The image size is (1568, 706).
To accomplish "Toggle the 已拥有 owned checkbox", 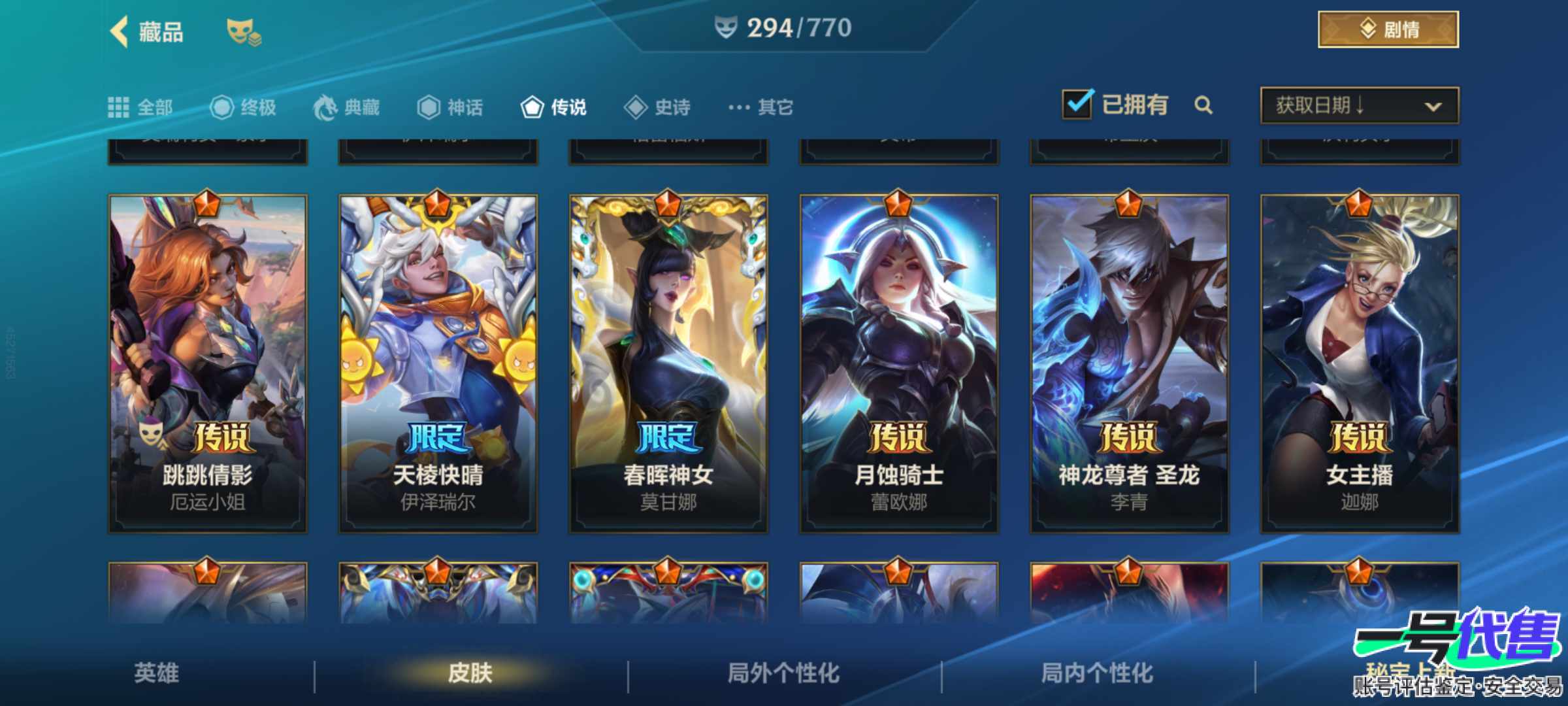I will [1077, 103].
